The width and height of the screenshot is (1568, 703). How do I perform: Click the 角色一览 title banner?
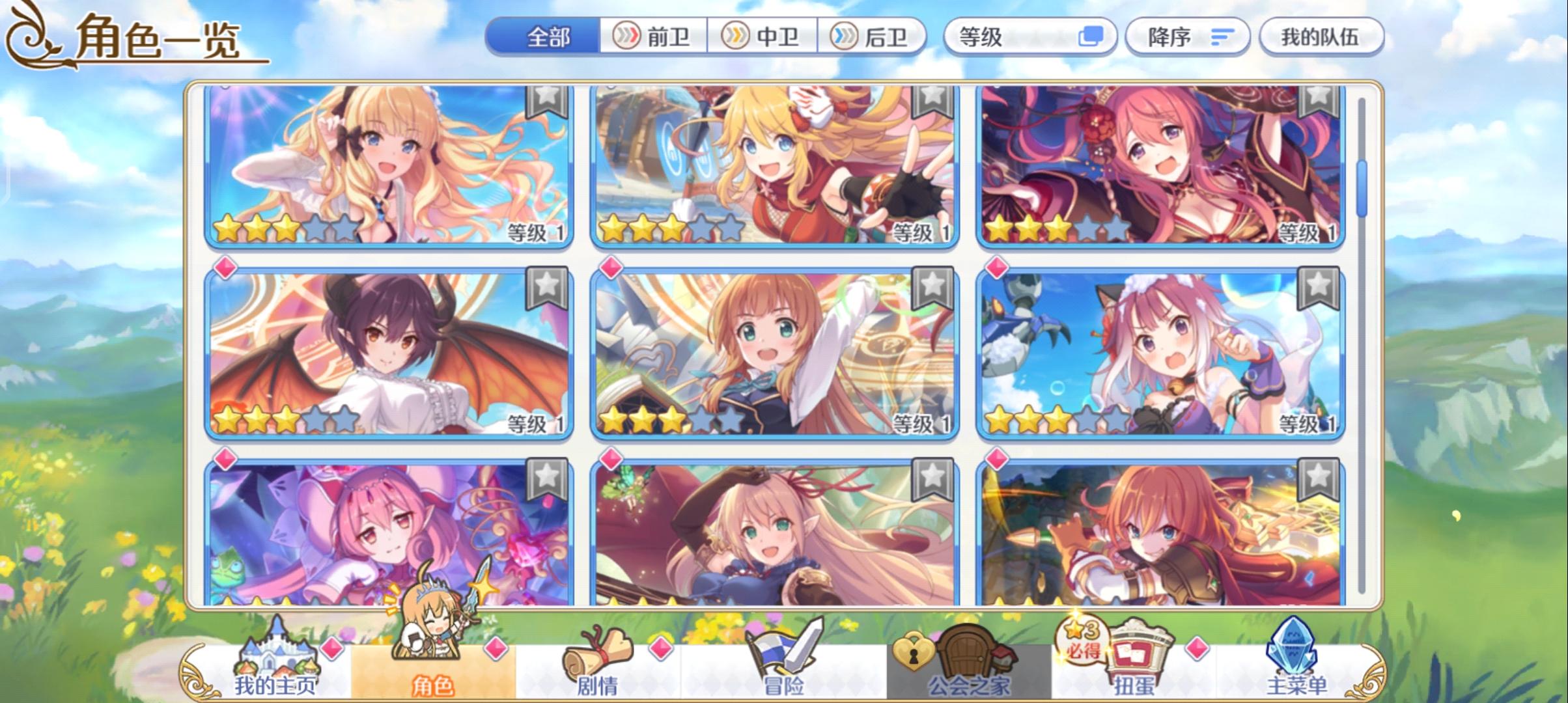coord(156,38)
